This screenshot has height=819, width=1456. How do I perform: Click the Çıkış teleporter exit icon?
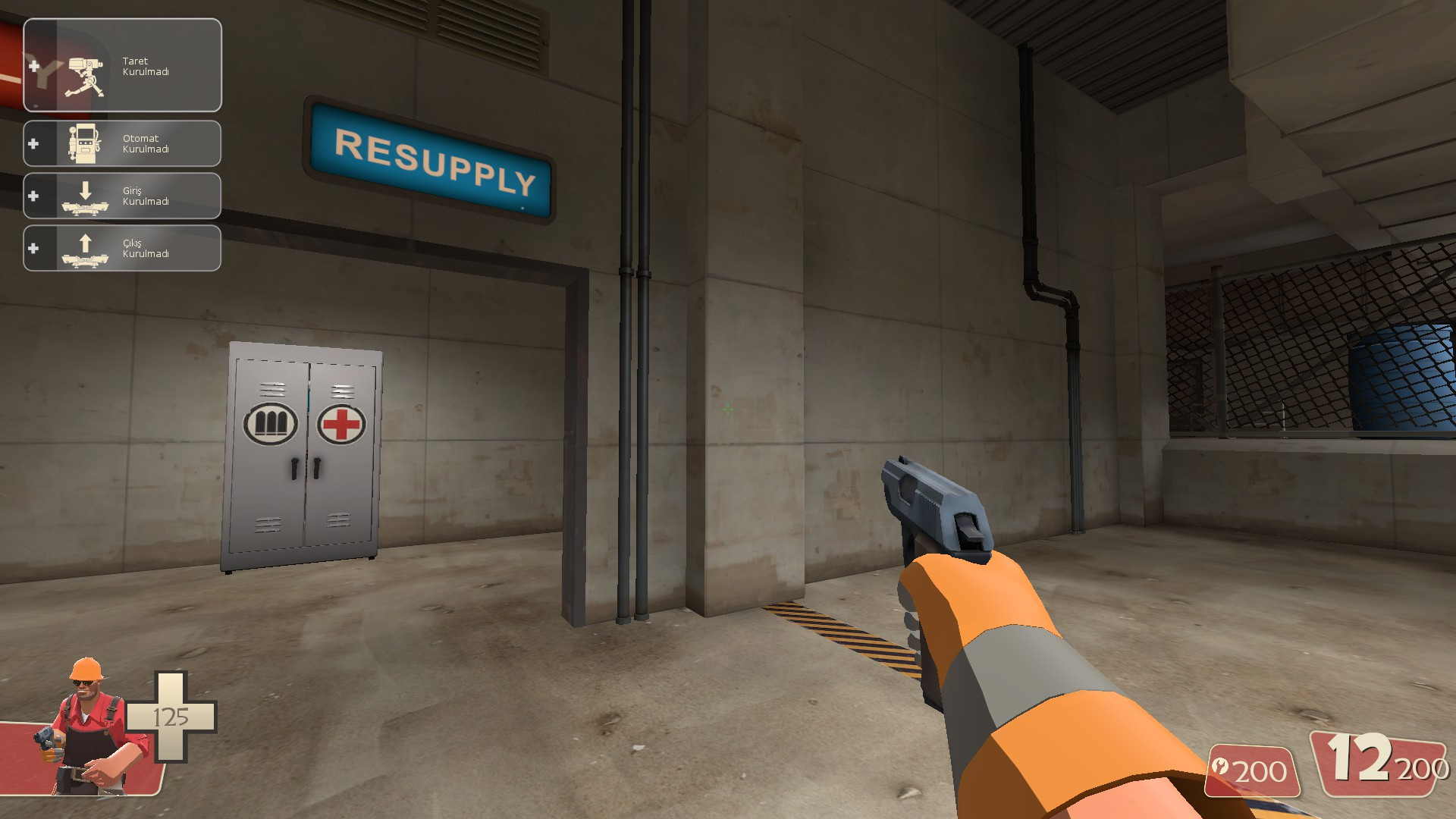(x=85, y=248)
